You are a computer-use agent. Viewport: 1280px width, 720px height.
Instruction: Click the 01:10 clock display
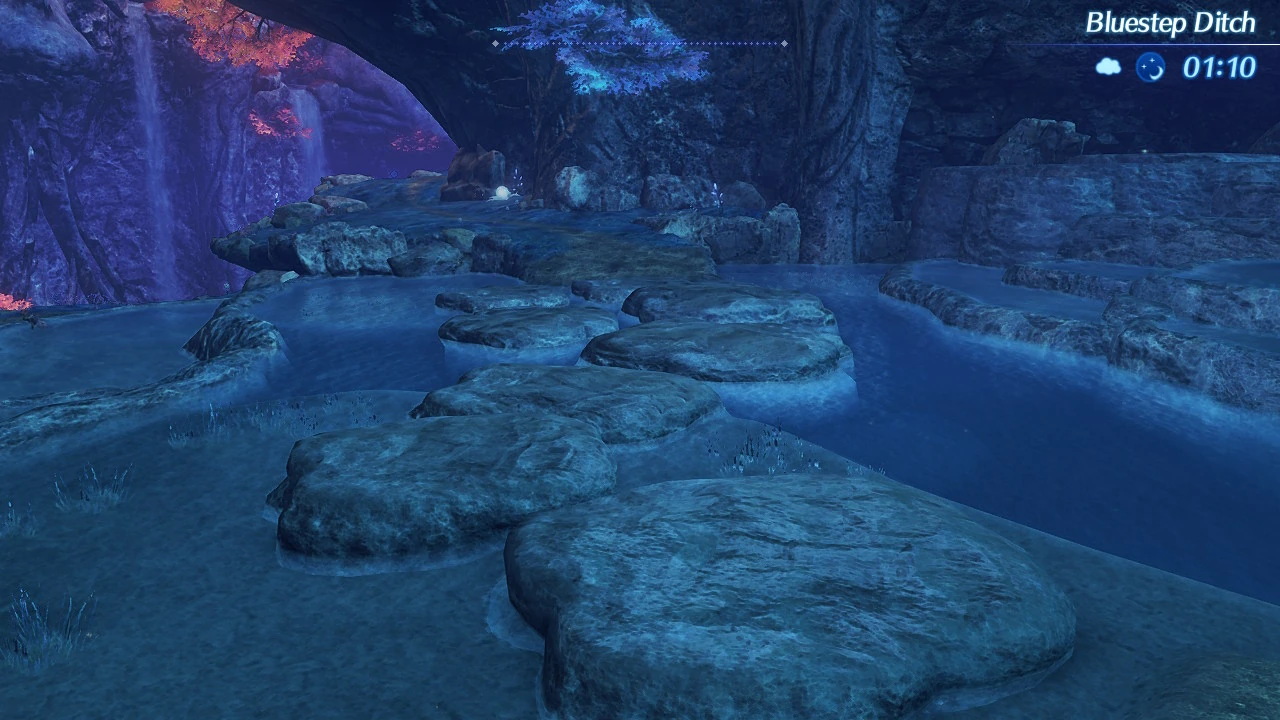[1220, 66]
